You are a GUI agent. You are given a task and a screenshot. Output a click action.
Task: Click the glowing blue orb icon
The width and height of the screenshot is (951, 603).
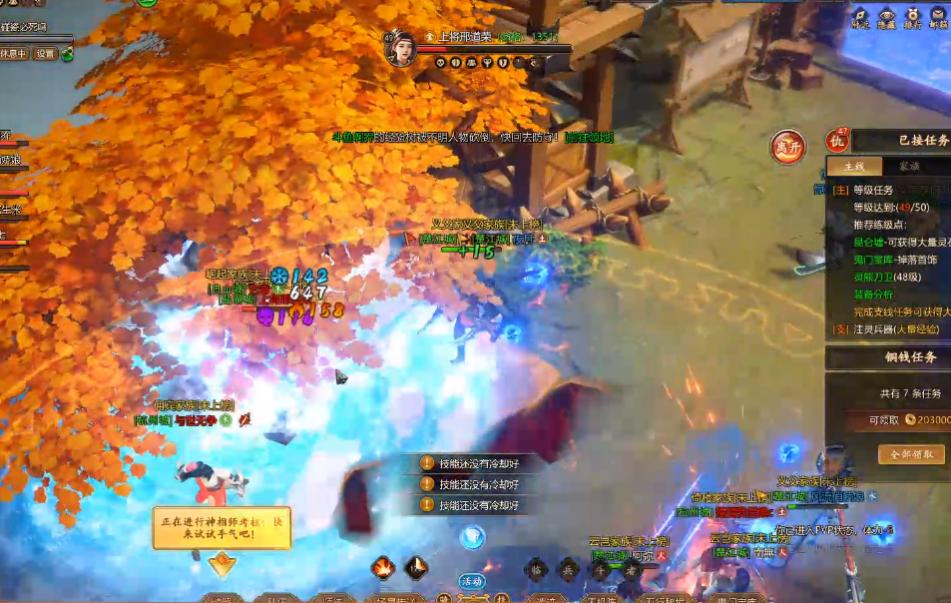472,537
